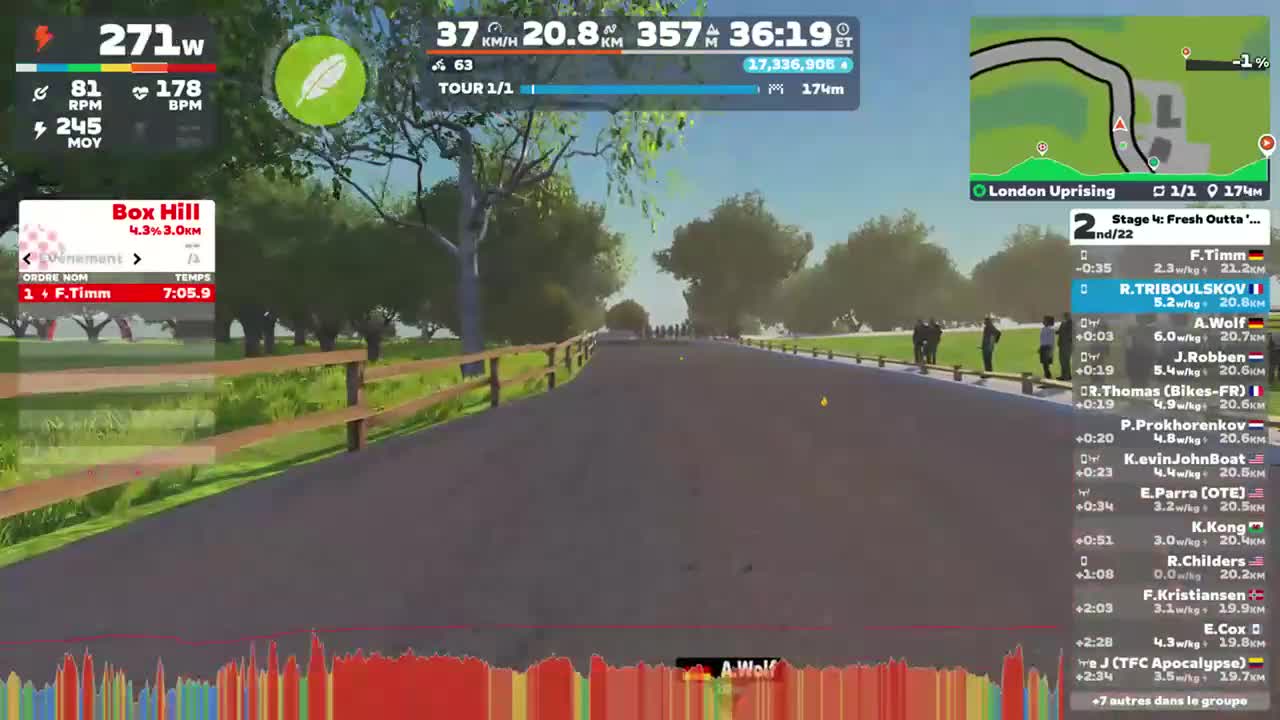The image size is (1280, 720).
Task: Click the heart icon beside 178 BPM
Action: click(x=140, y=92)
